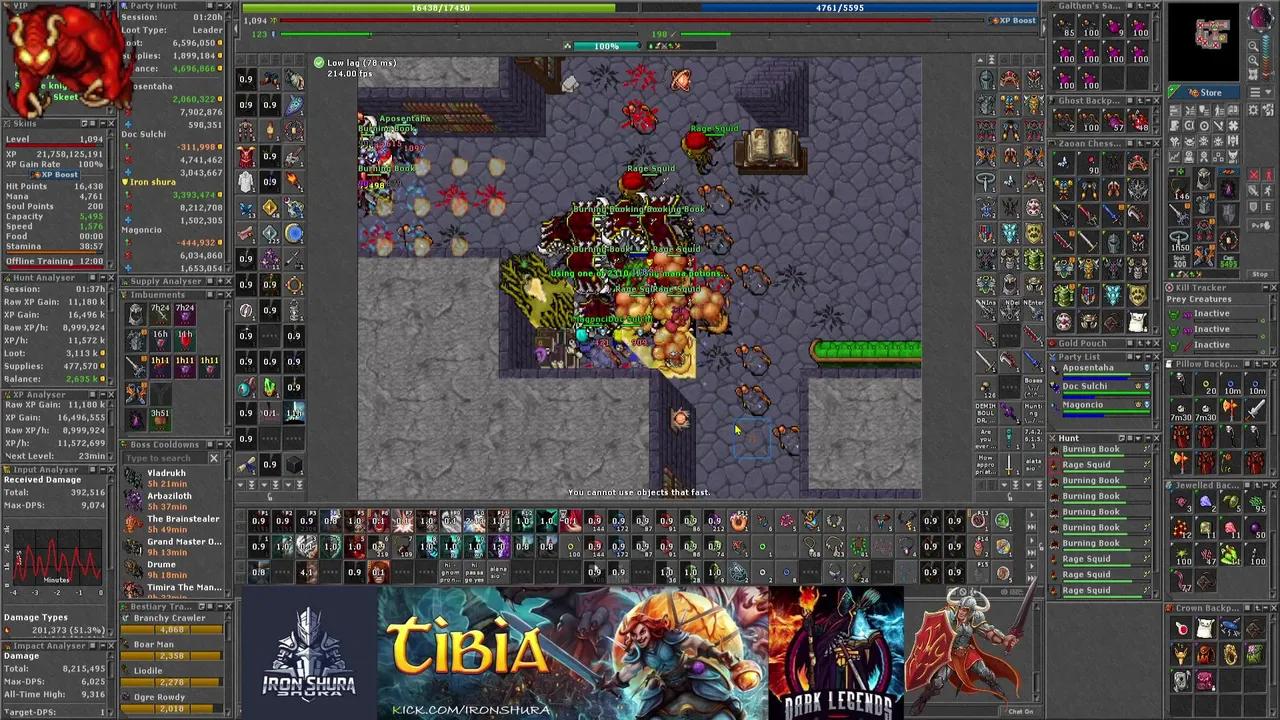1280x720 pixels.
Task: Minimize the Party Hunt panel
Action: pyautogui.click(x=218, y=5)
